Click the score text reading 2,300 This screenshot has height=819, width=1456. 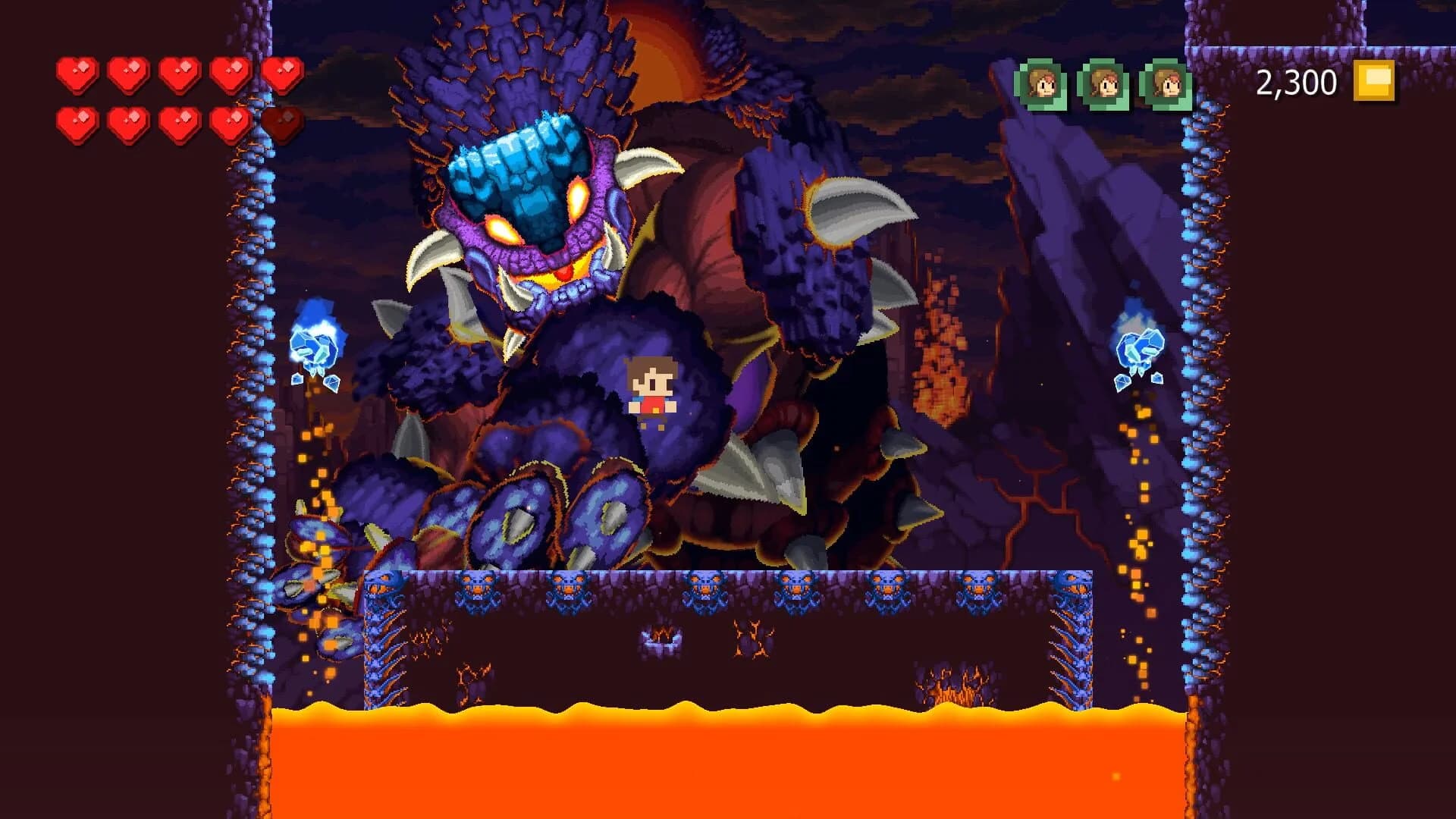tap(1297, 80)
